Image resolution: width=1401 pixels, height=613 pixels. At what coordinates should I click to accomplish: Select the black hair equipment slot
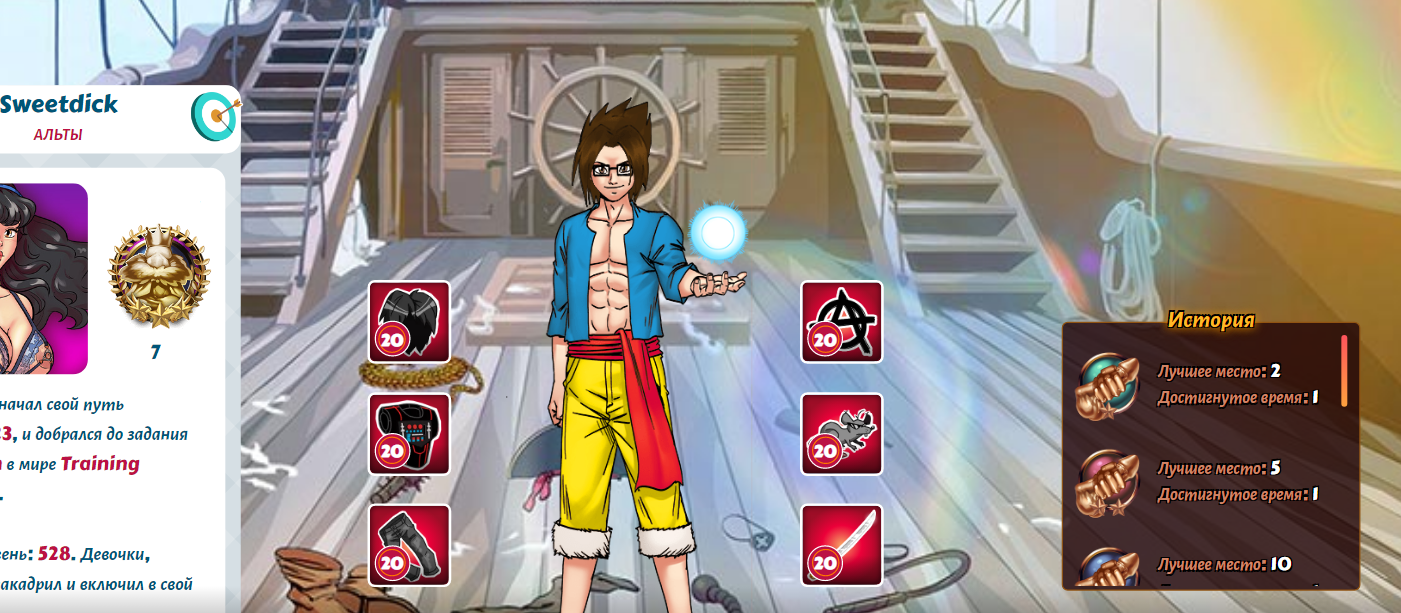(409, 321)
